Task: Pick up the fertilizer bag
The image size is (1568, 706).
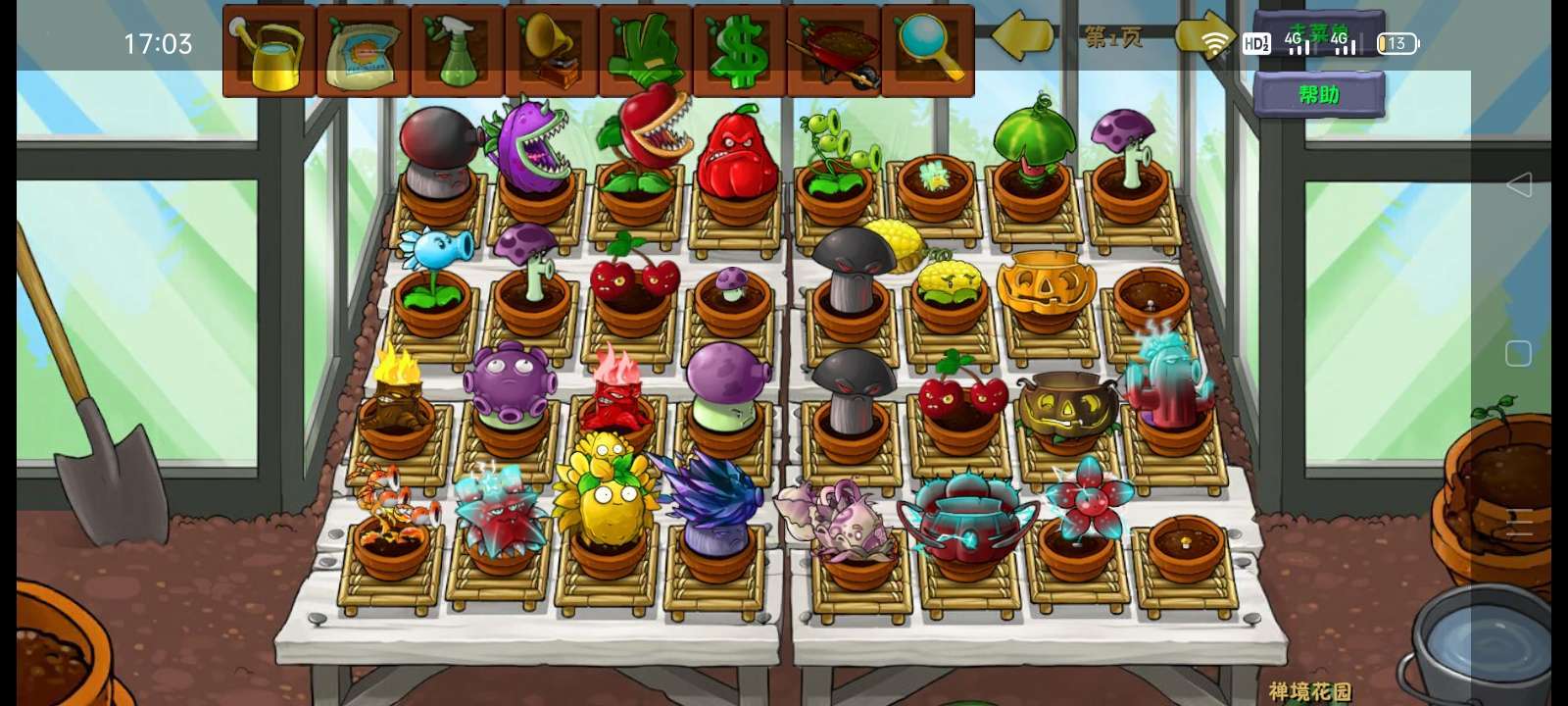Action: coord(363,52)
